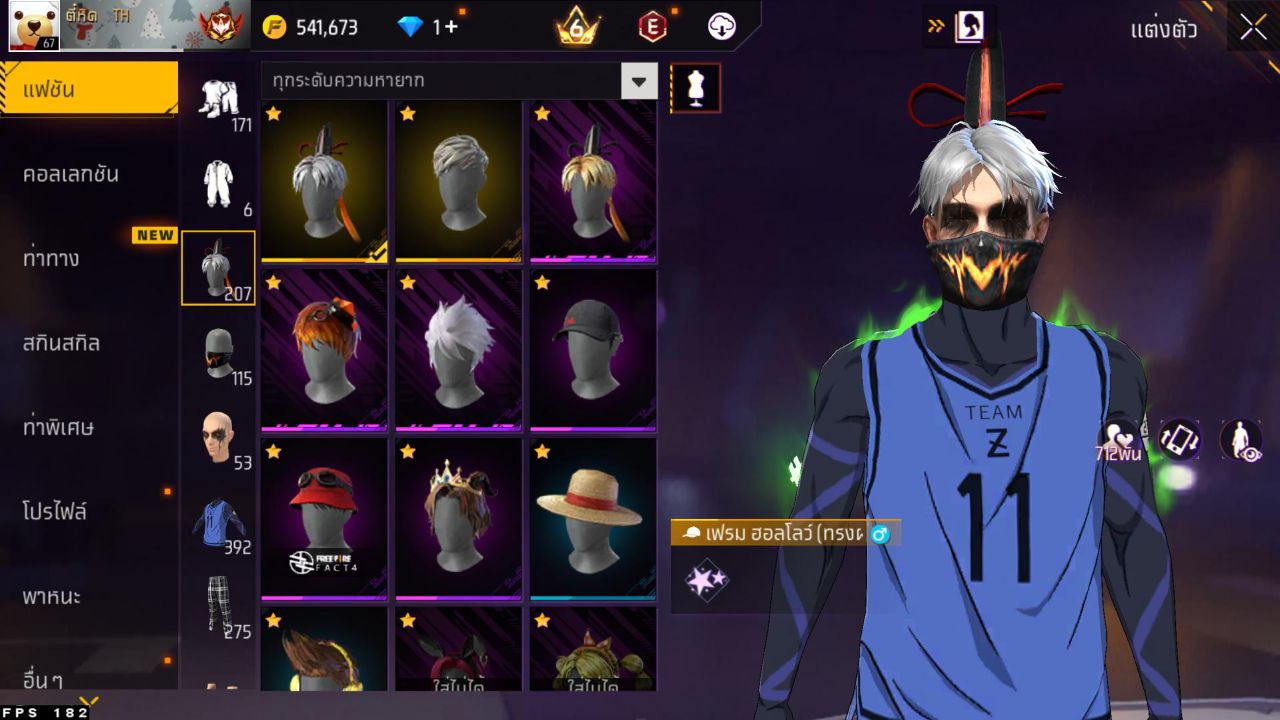The height and width of the screenshot is (720, 1280).
Task: Select the สกินสกิล tab
Action: pyautogui.click(x=61, y=343)
